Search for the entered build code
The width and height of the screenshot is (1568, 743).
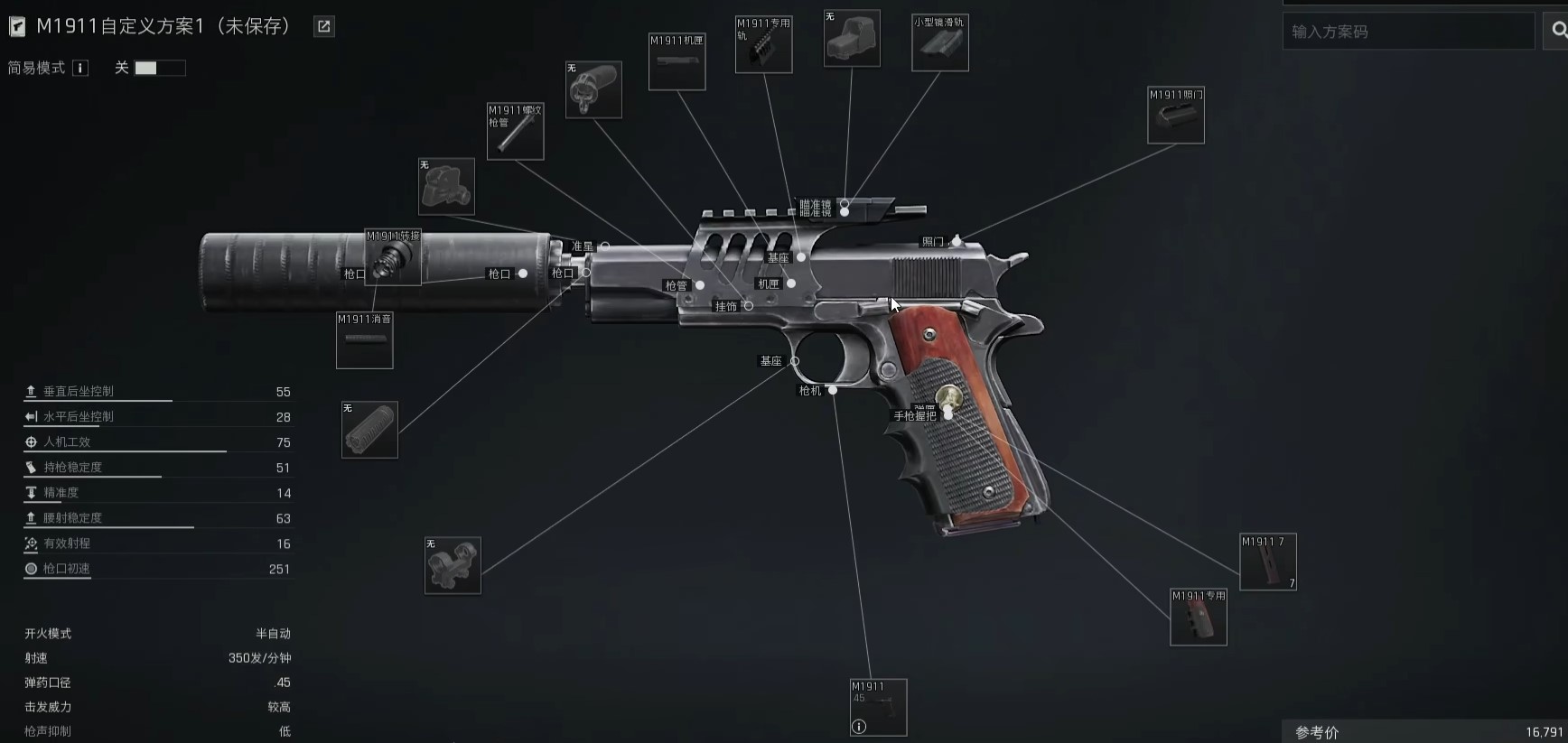[1558, 32]
